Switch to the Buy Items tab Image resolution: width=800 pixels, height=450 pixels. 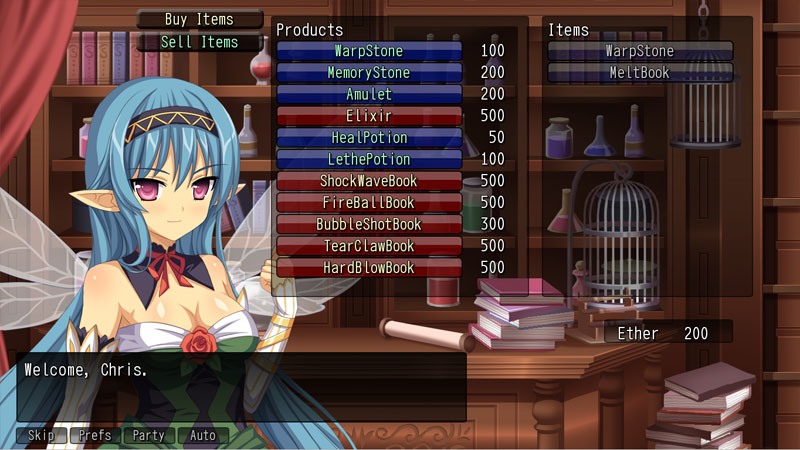tap(199, 19)
